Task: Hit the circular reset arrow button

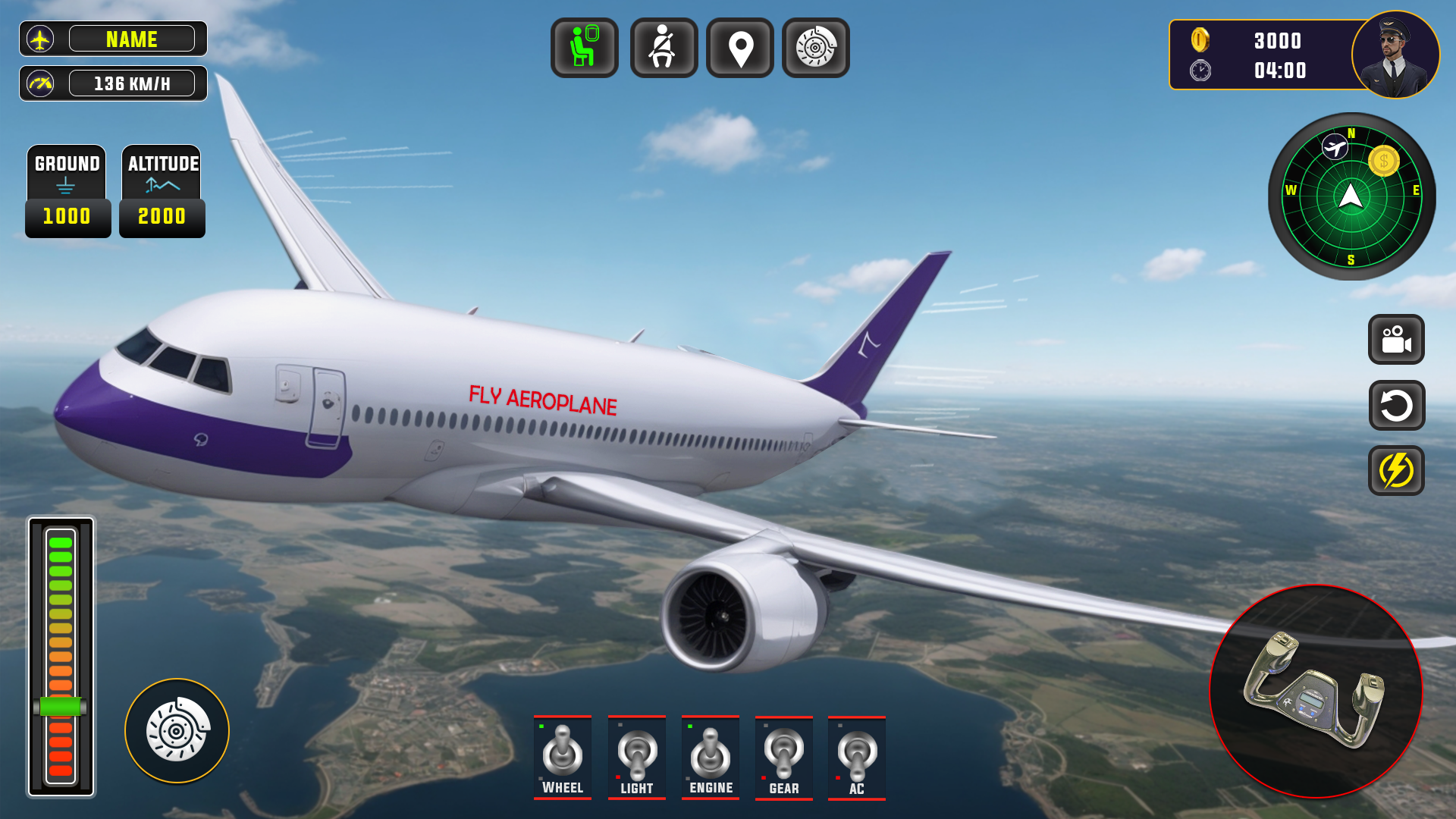Action: (1396, 405)
